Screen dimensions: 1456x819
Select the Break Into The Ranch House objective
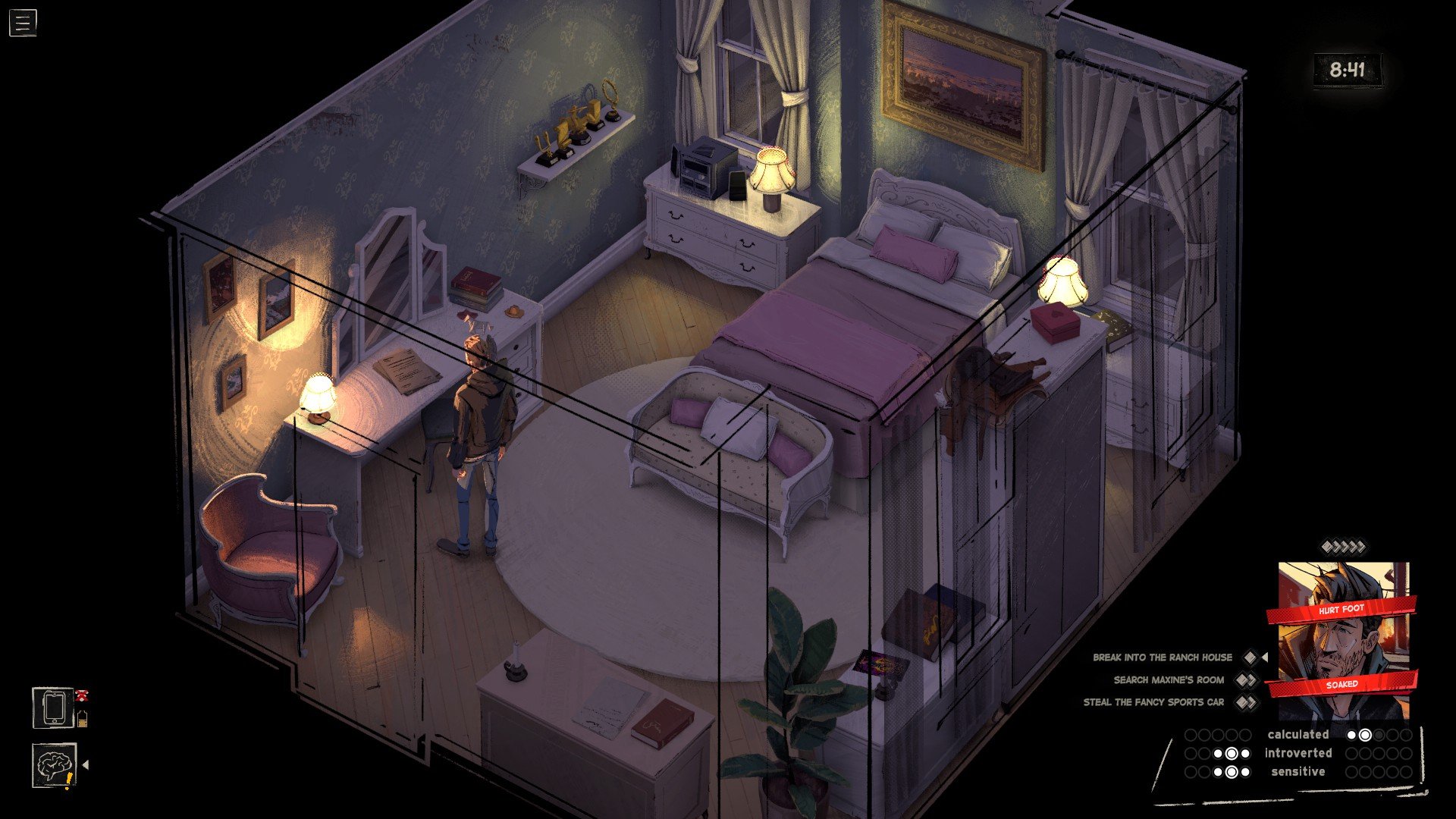[x=1162, y=657]
